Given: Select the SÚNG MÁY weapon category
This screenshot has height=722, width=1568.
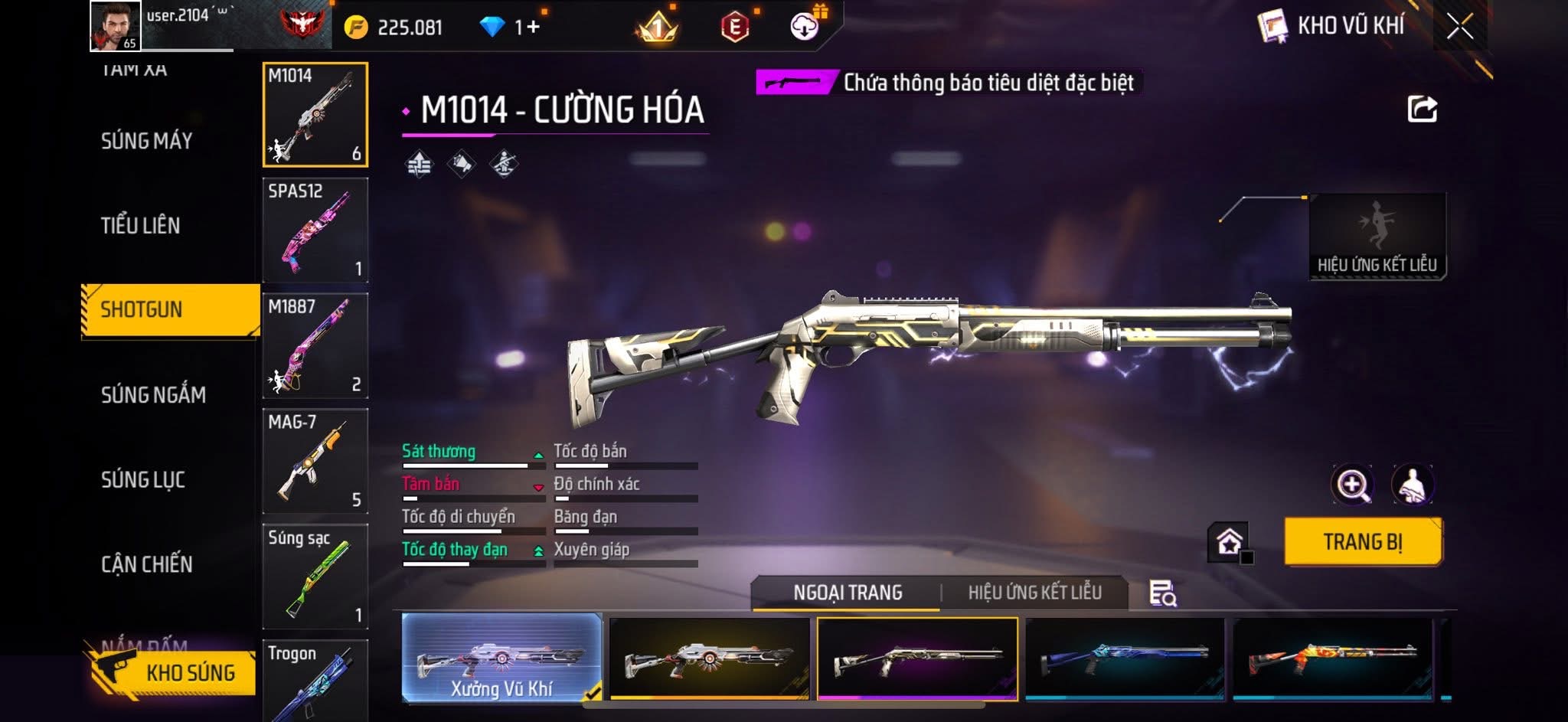Looking at the screenshot, I should [146, 141].
